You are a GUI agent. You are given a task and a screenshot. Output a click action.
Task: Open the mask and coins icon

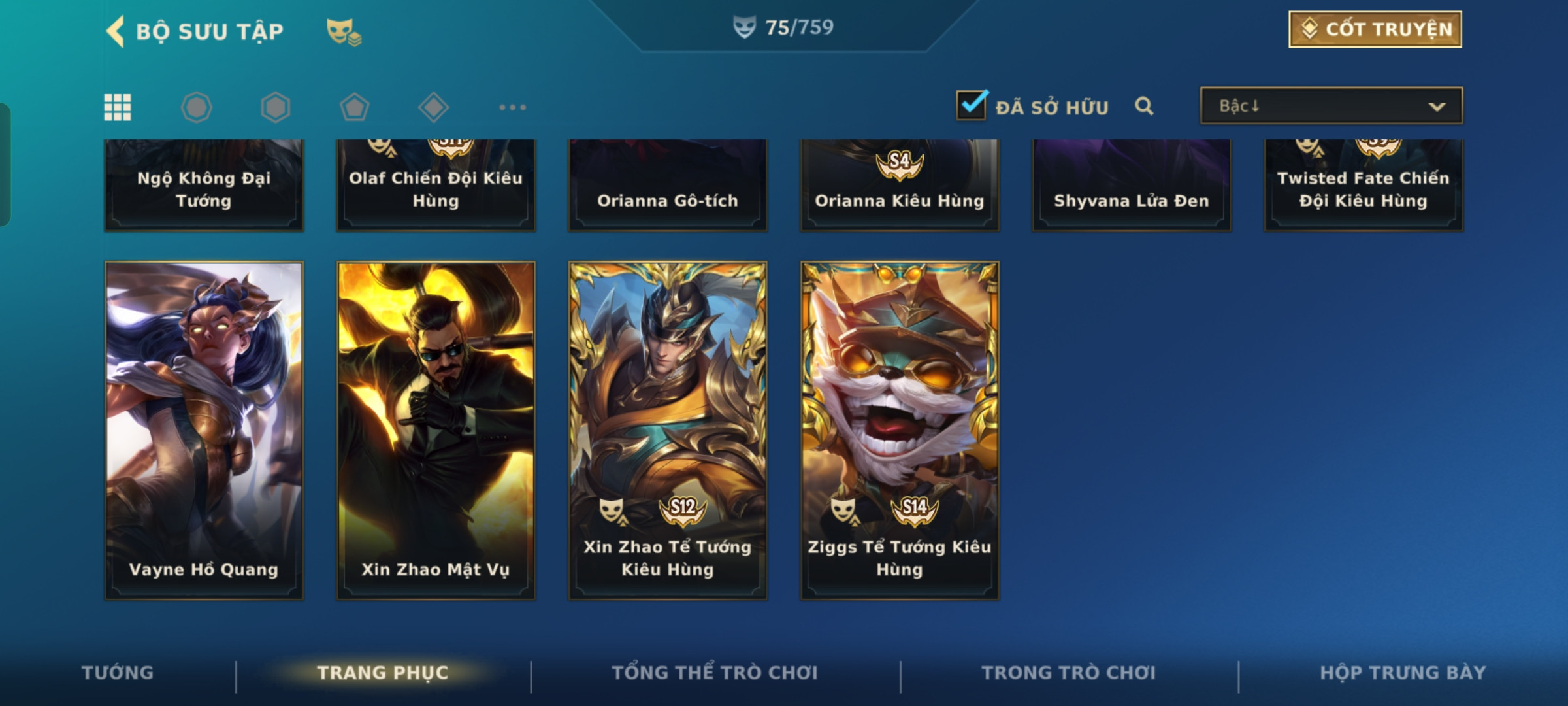(x=344, y=31)
